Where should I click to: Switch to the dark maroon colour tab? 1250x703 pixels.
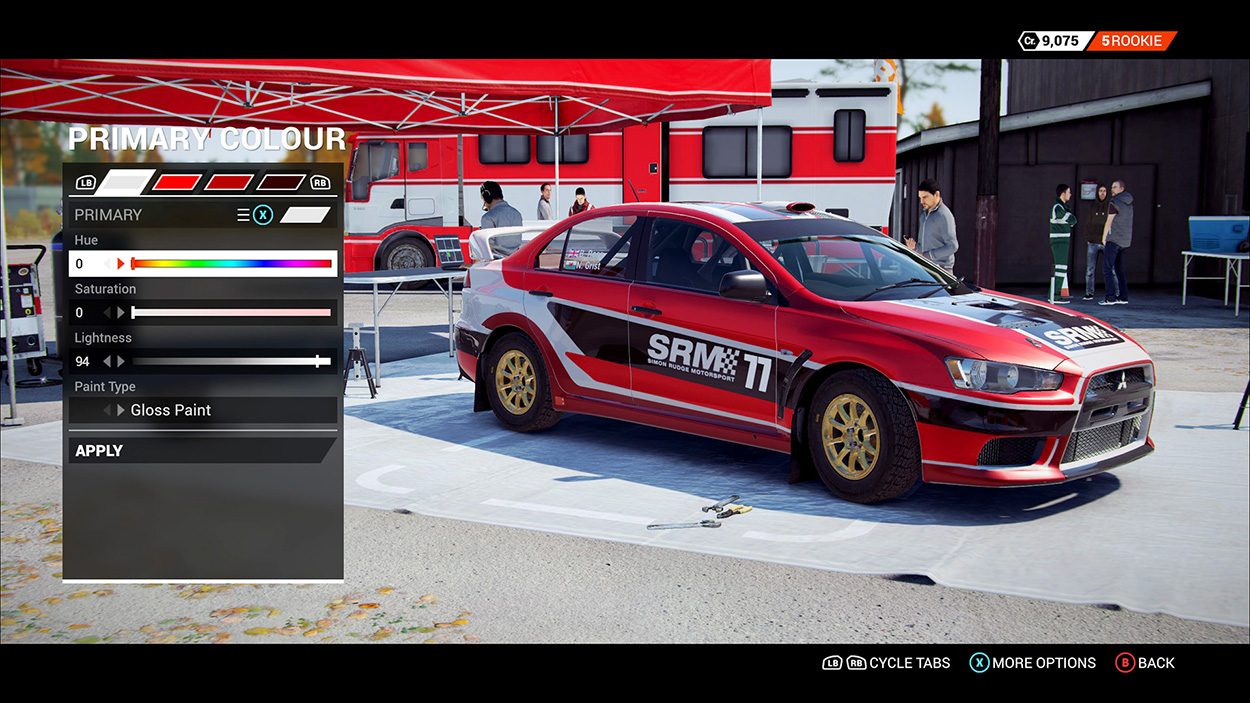pyautogui.click(x=280, y=182)
